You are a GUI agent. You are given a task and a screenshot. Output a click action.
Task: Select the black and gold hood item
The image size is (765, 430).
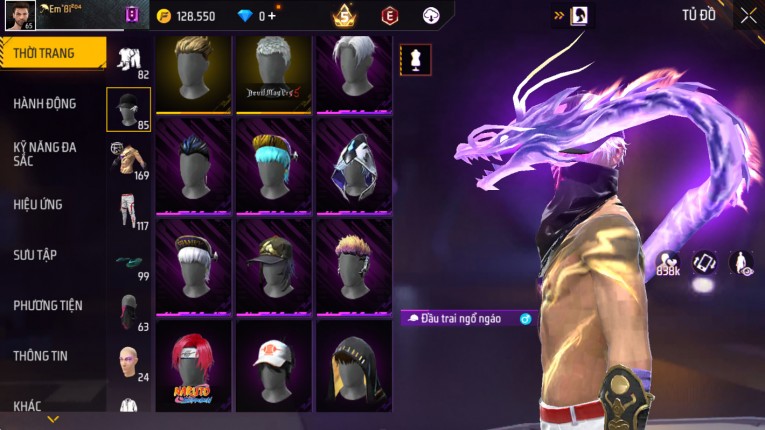[353, 365]
